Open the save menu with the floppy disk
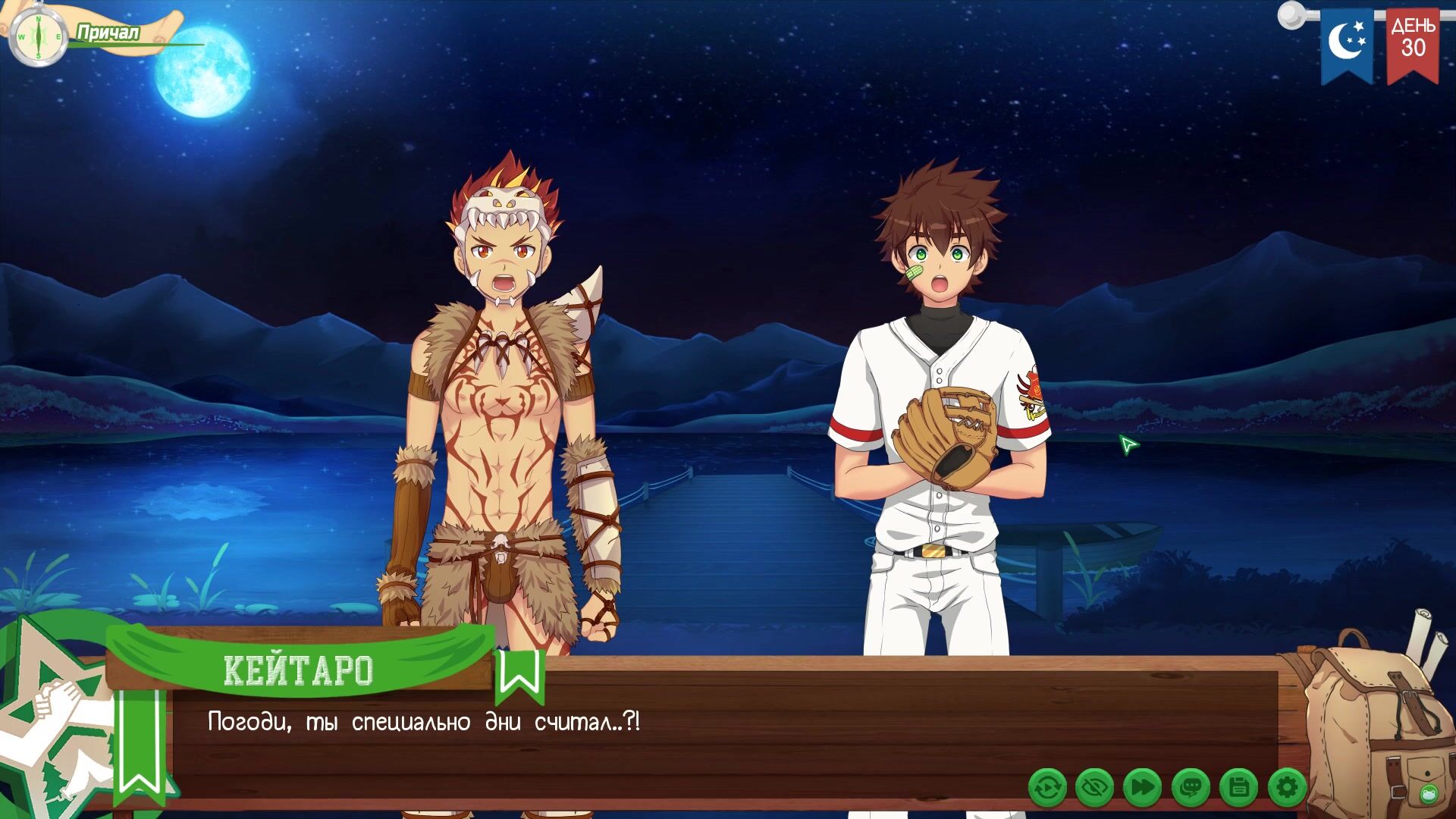Viewport: 1456px width, 819px height. [1239, 788]
